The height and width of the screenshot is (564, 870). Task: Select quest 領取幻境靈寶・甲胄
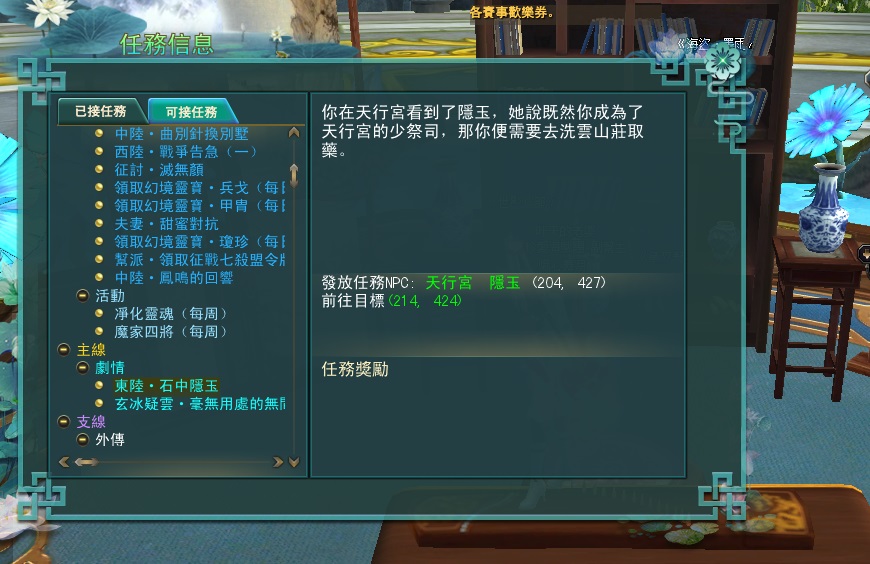[x=199, y=205]
